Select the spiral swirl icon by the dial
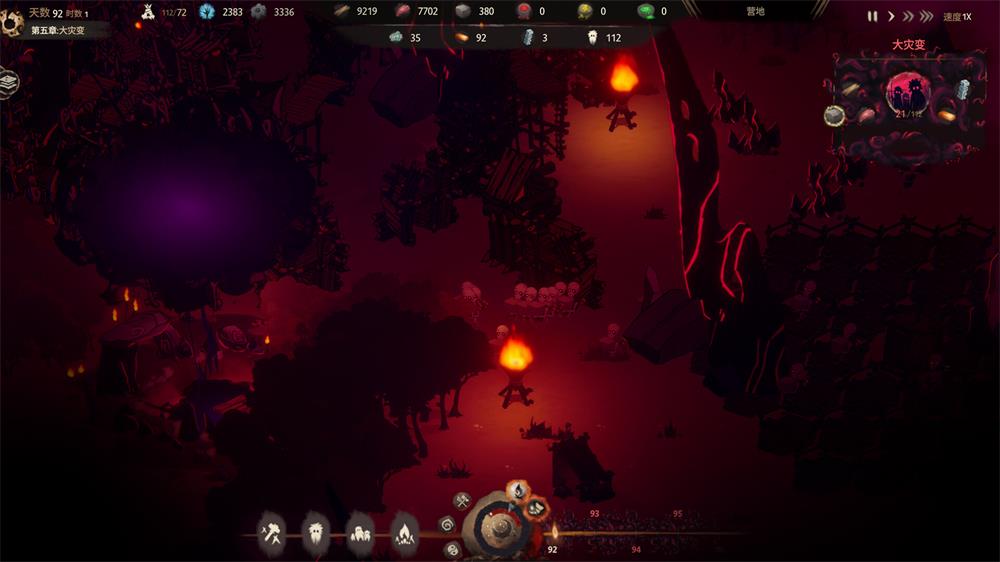 [x=447, y=523]
